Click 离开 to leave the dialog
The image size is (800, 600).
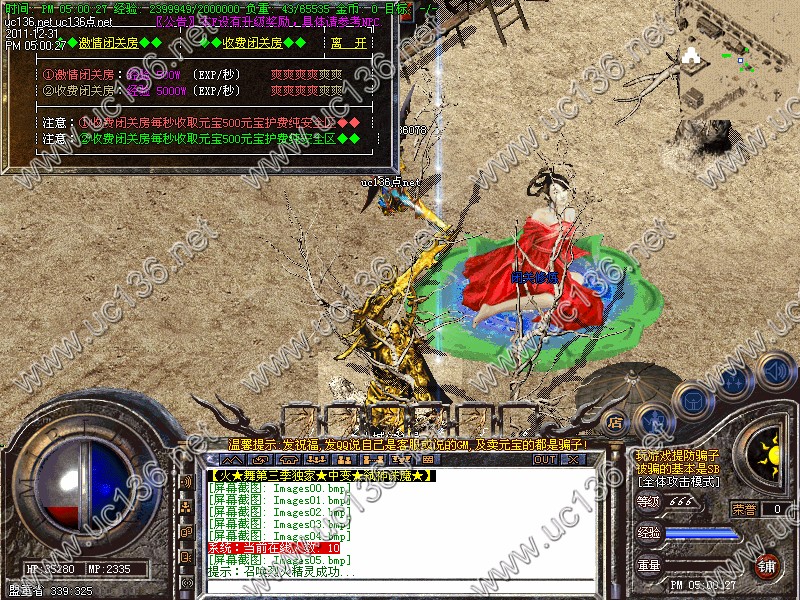tap(349, 43)
